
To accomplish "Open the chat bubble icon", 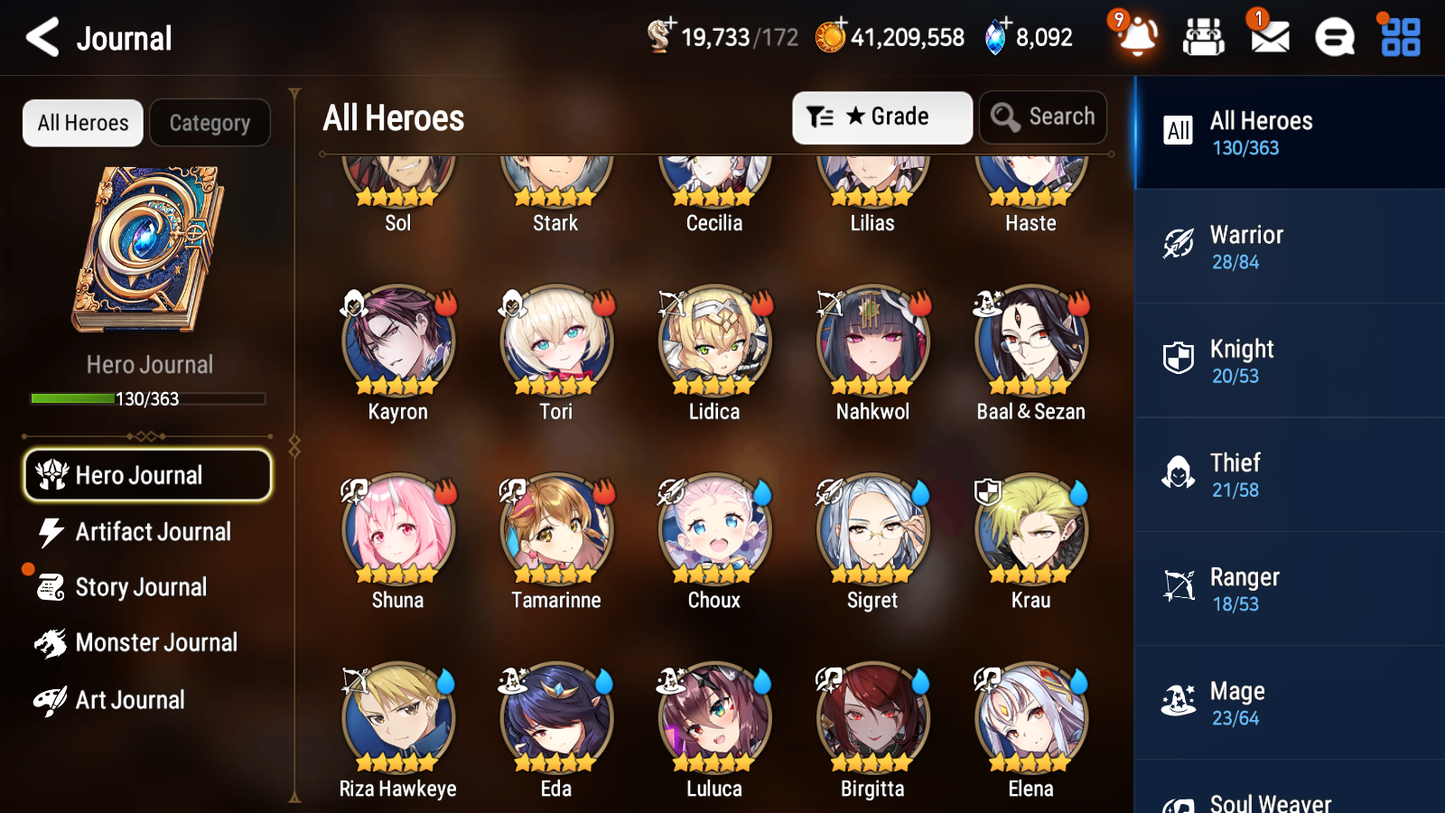I will coord(1333,36).
